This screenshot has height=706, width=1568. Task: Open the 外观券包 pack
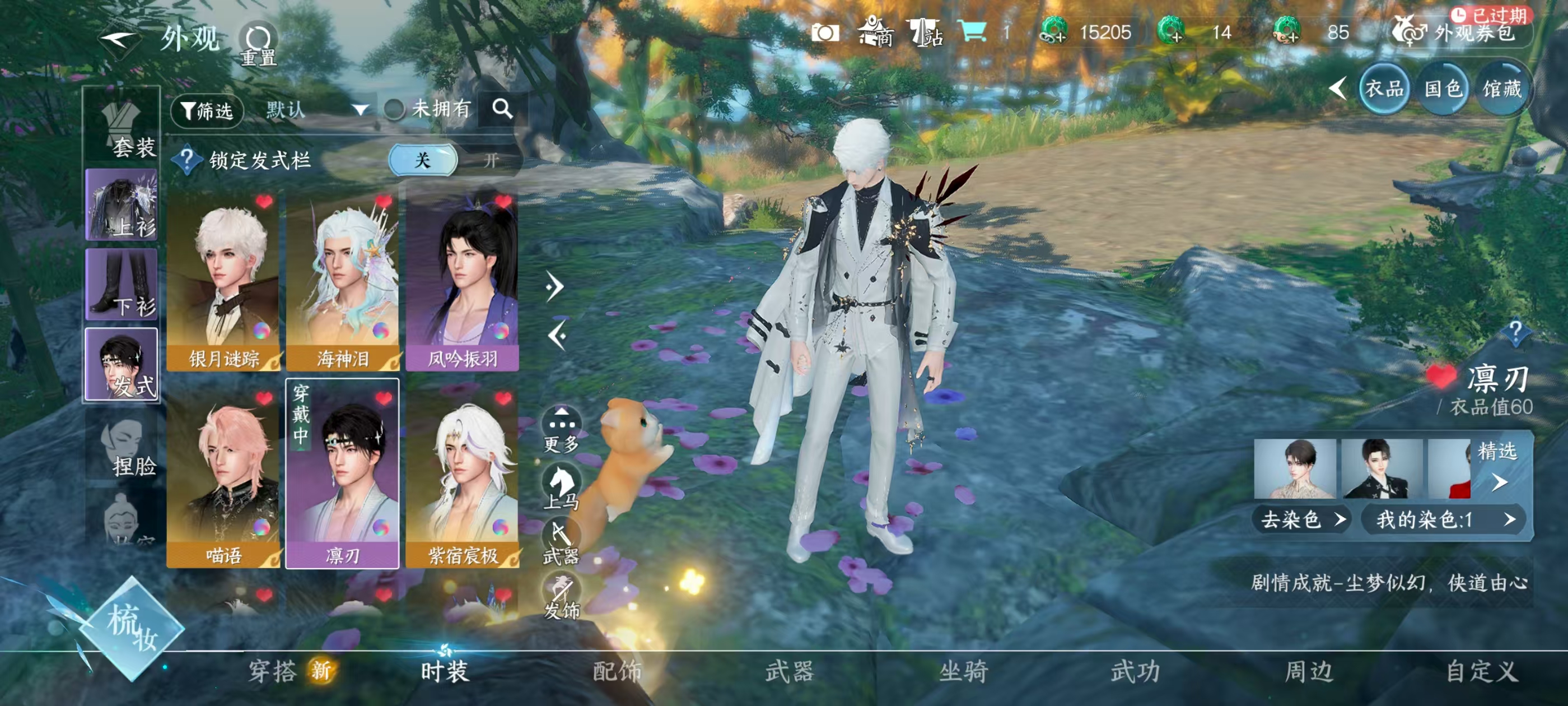coord(1463,34)
